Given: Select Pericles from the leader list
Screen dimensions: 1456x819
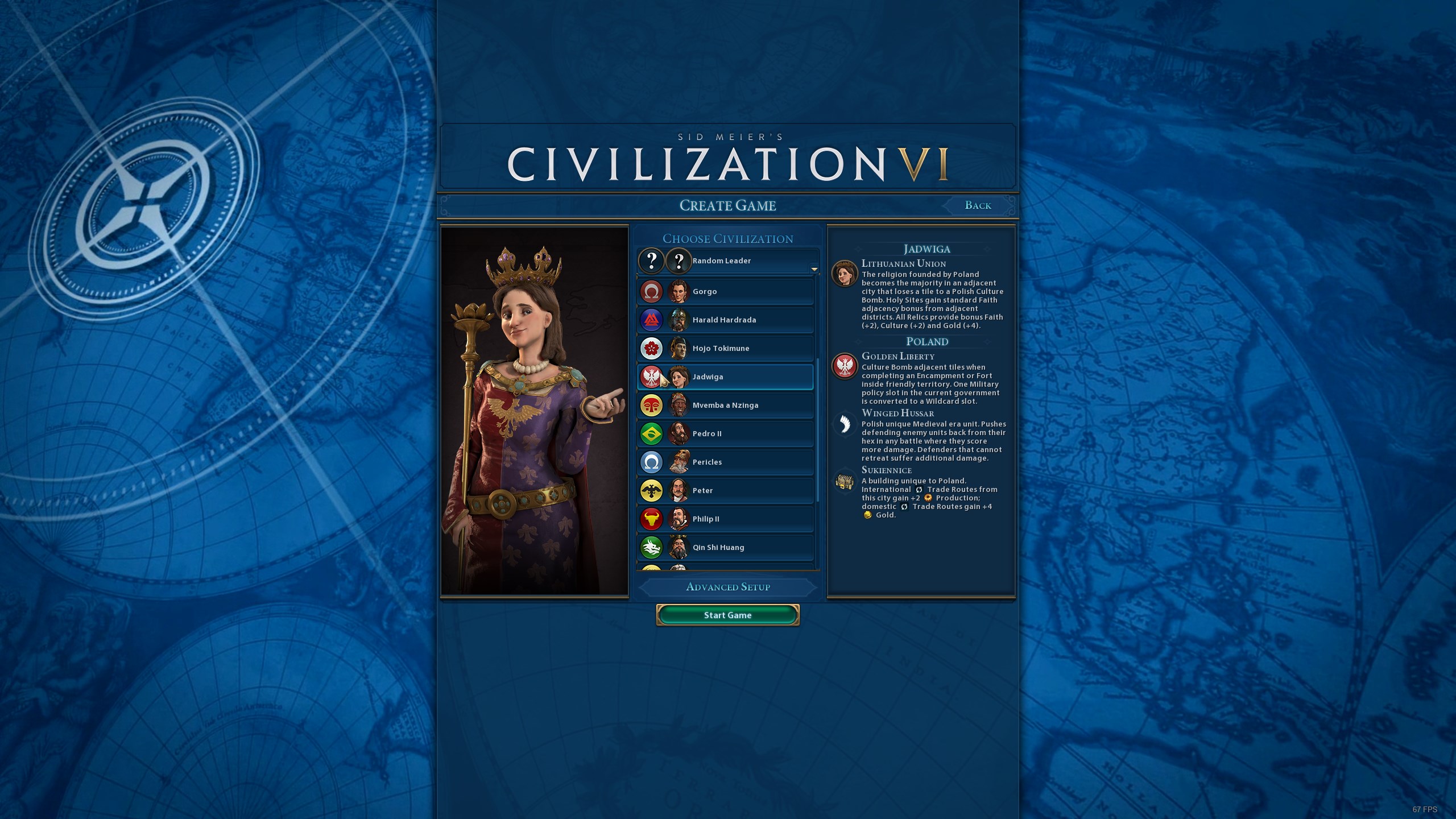Looking at the screenshot, I should 725,462.
